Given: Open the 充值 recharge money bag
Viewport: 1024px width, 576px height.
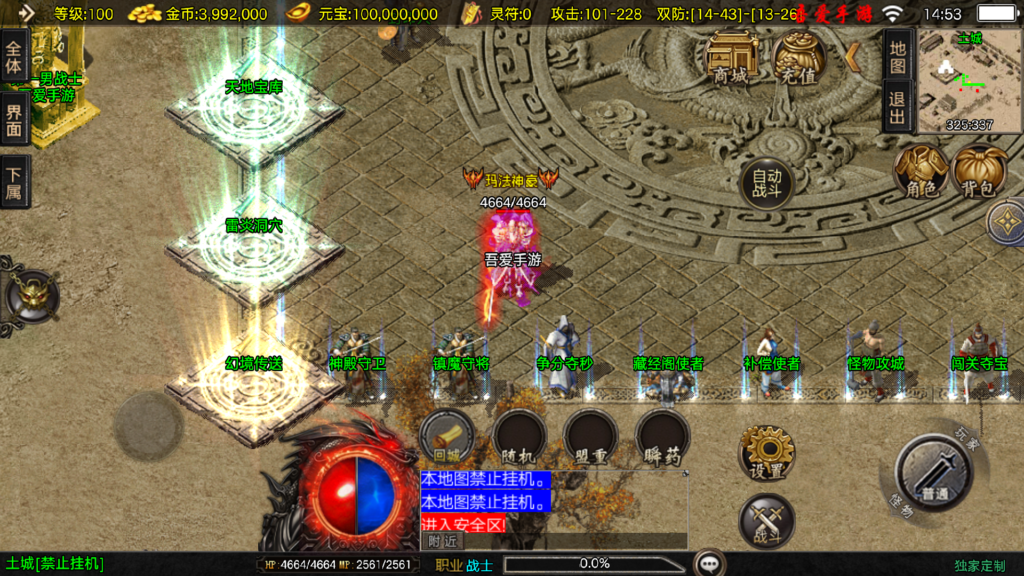Looking at the screenshot, I should (797, 57).
